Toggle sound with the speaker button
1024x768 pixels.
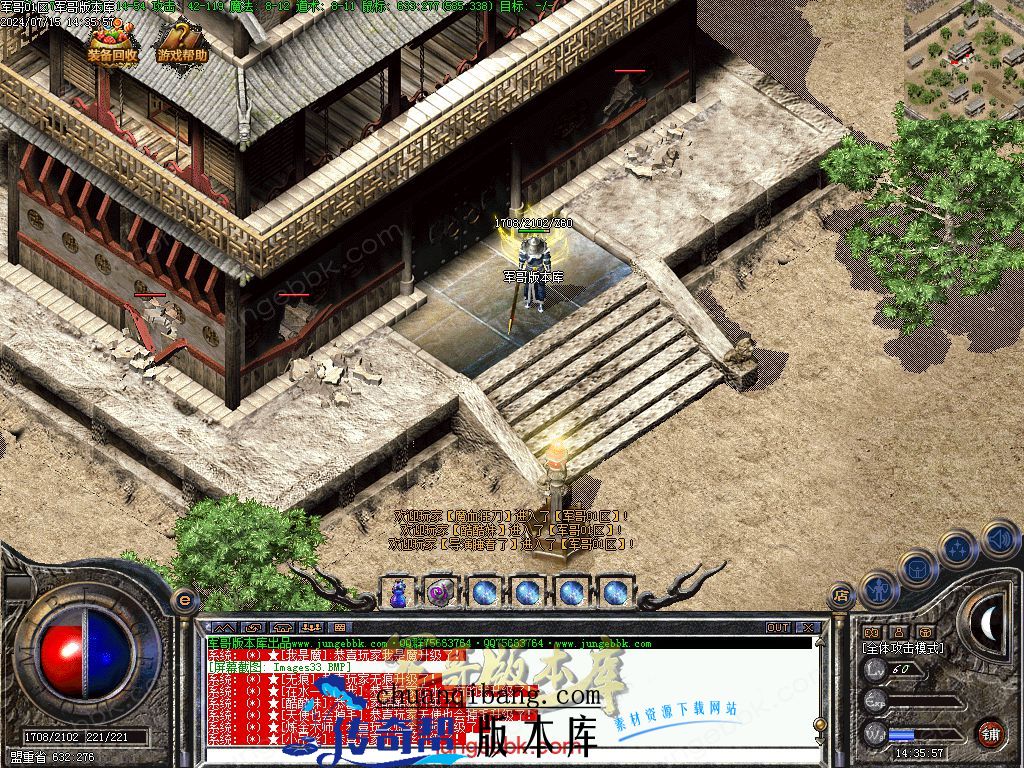(999, 538)
